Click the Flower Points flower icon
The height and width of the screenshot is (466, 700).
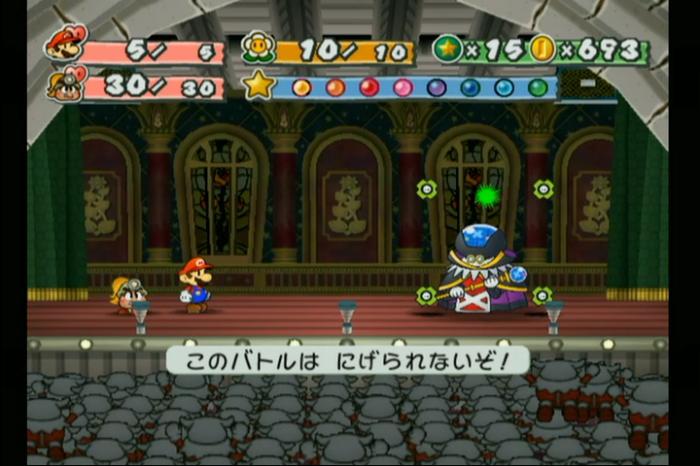259,48
